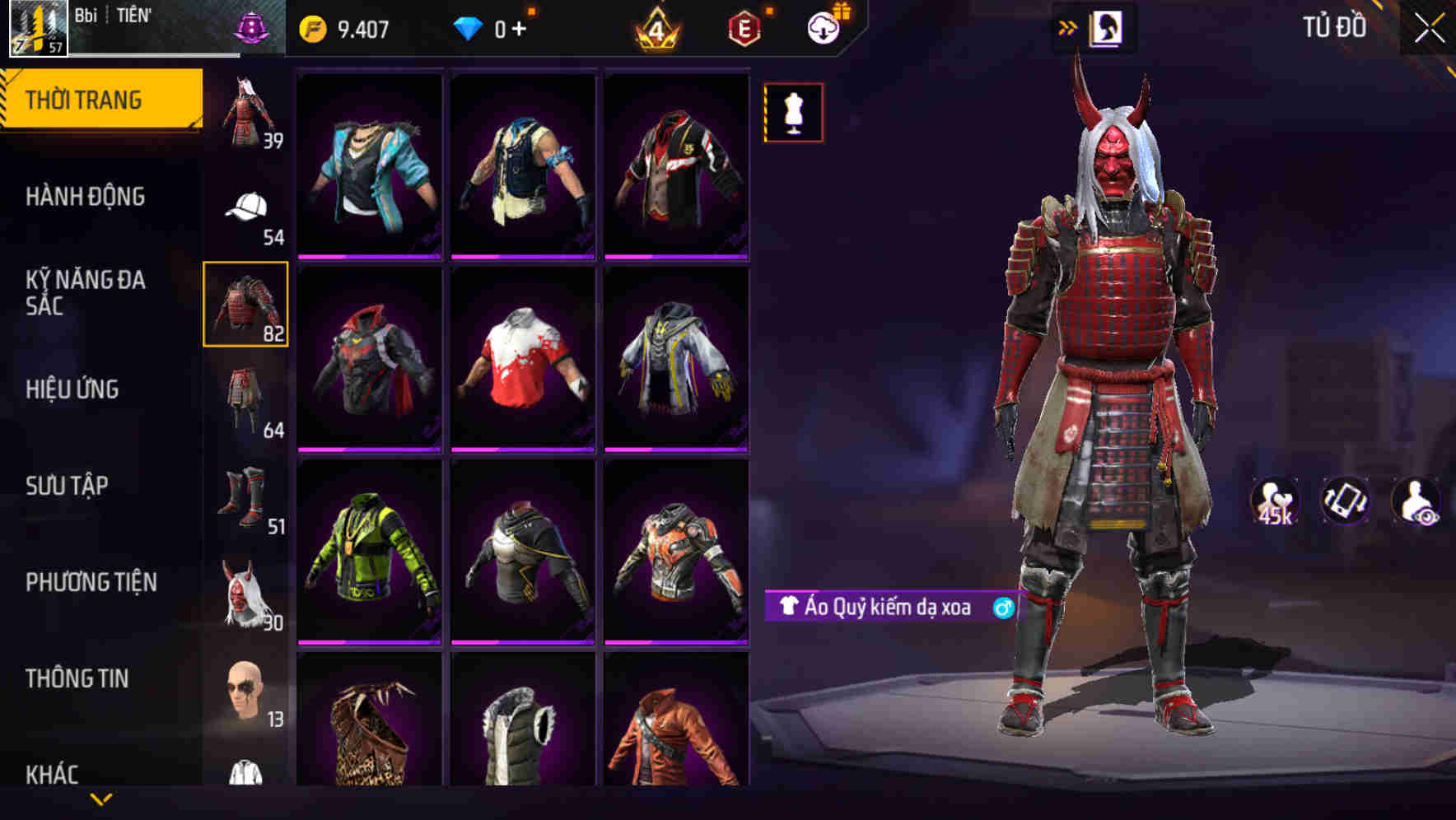Click the pink progress bar under the green jacket

pyautogui.click(x=369, y=642)
